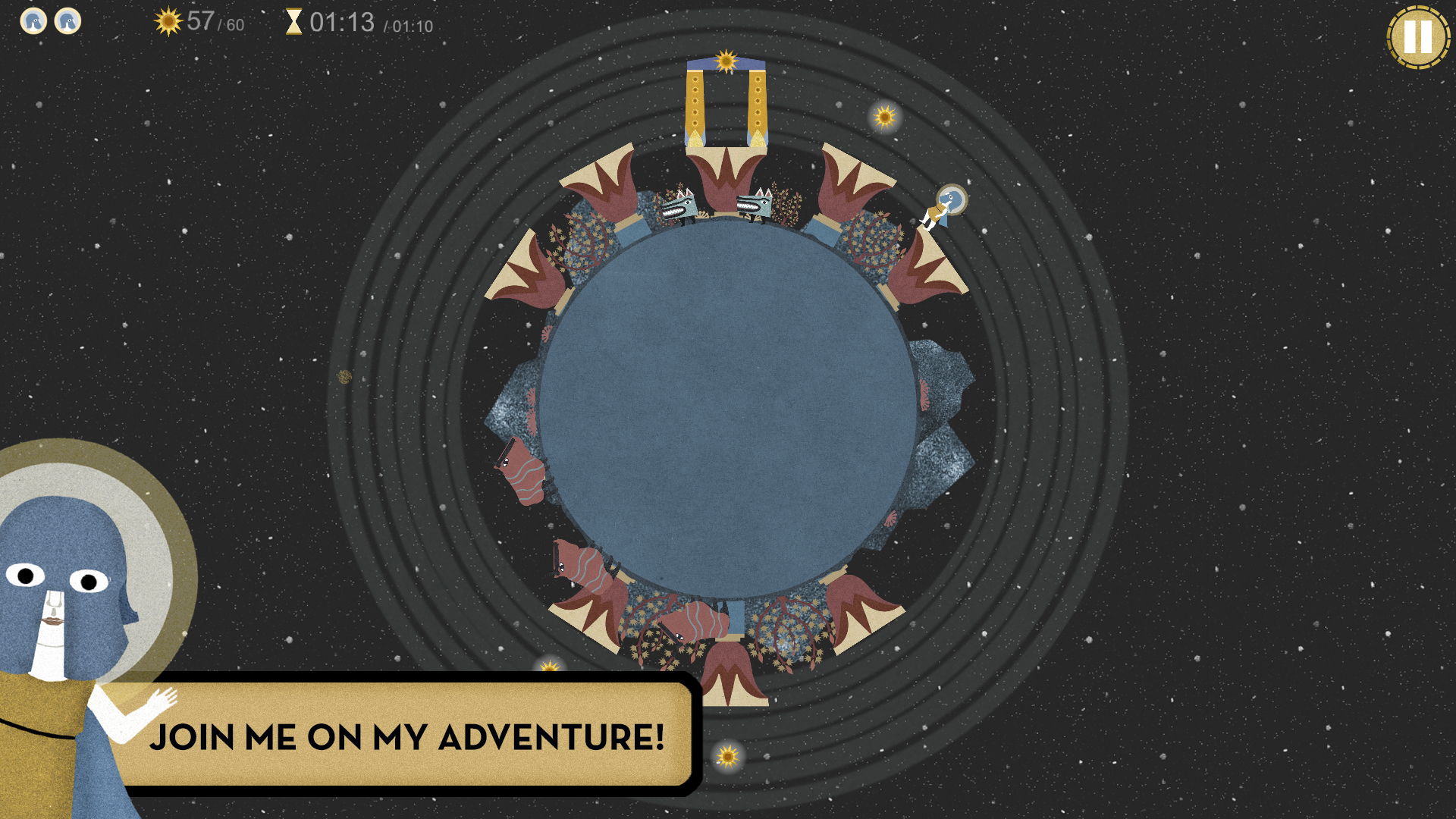Click the small asteroid on the left orbit ring
The width and height of the screenshot is (1456, 819).
346,375
